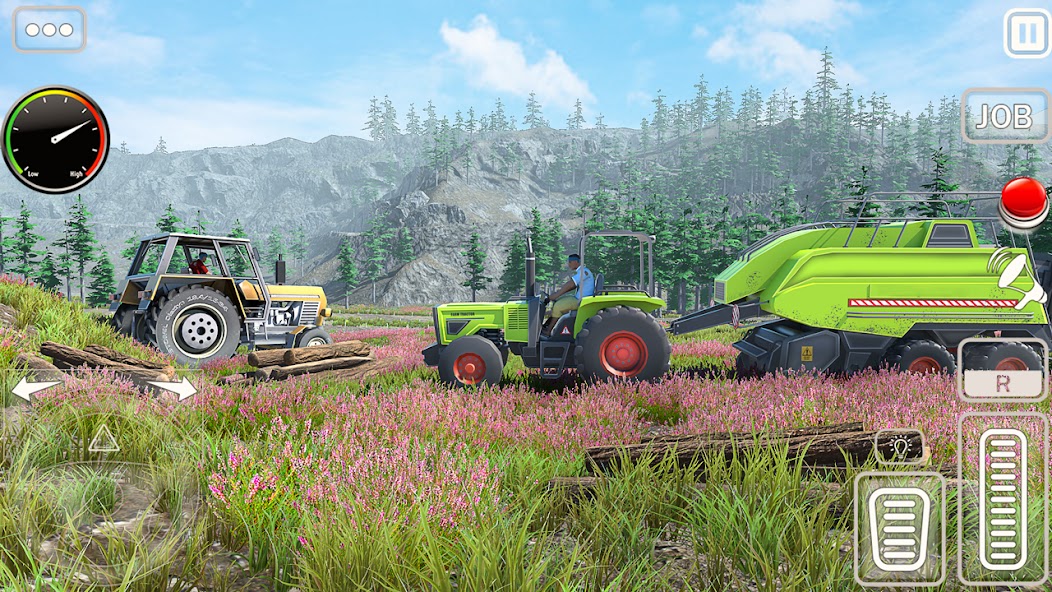This screenshot has height=592, width=1052.
Task: Tap the red round button
Action: (x=1024, y=199)
